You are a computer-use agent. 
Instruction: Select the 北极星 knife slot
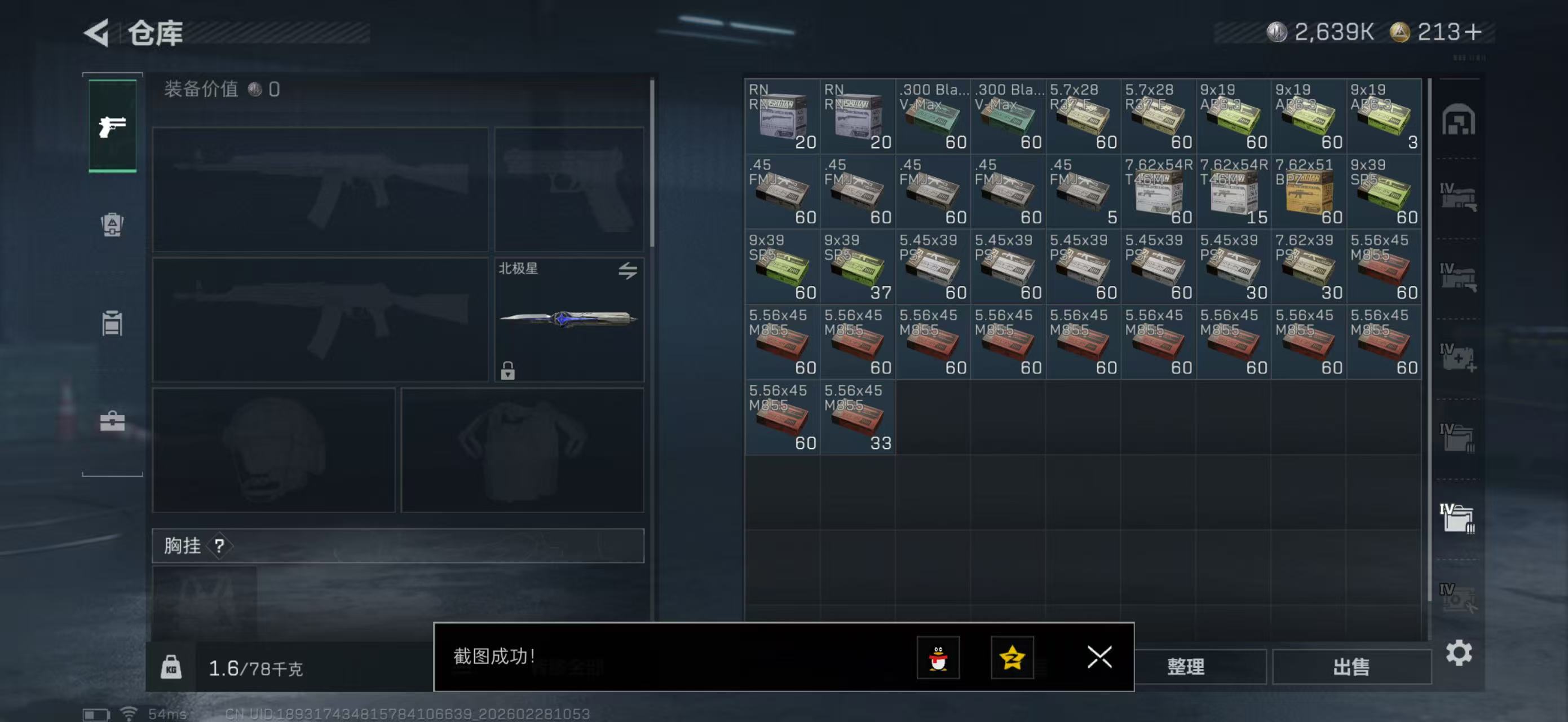tap(568, 319)
